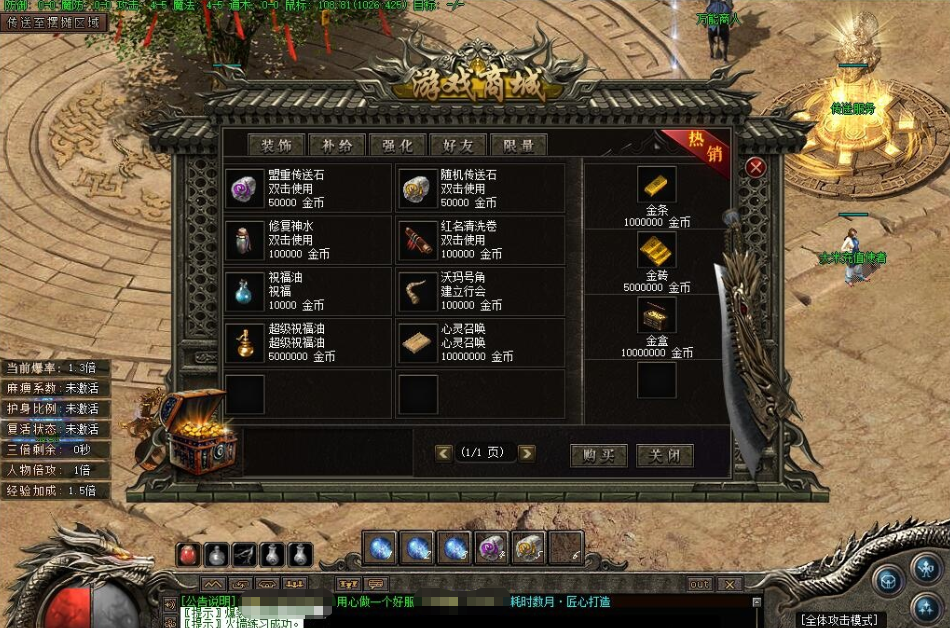Viewport: 950px width, 628px height.
Task: Select the 盟重传送石 shop item
Action: point(244,188)
